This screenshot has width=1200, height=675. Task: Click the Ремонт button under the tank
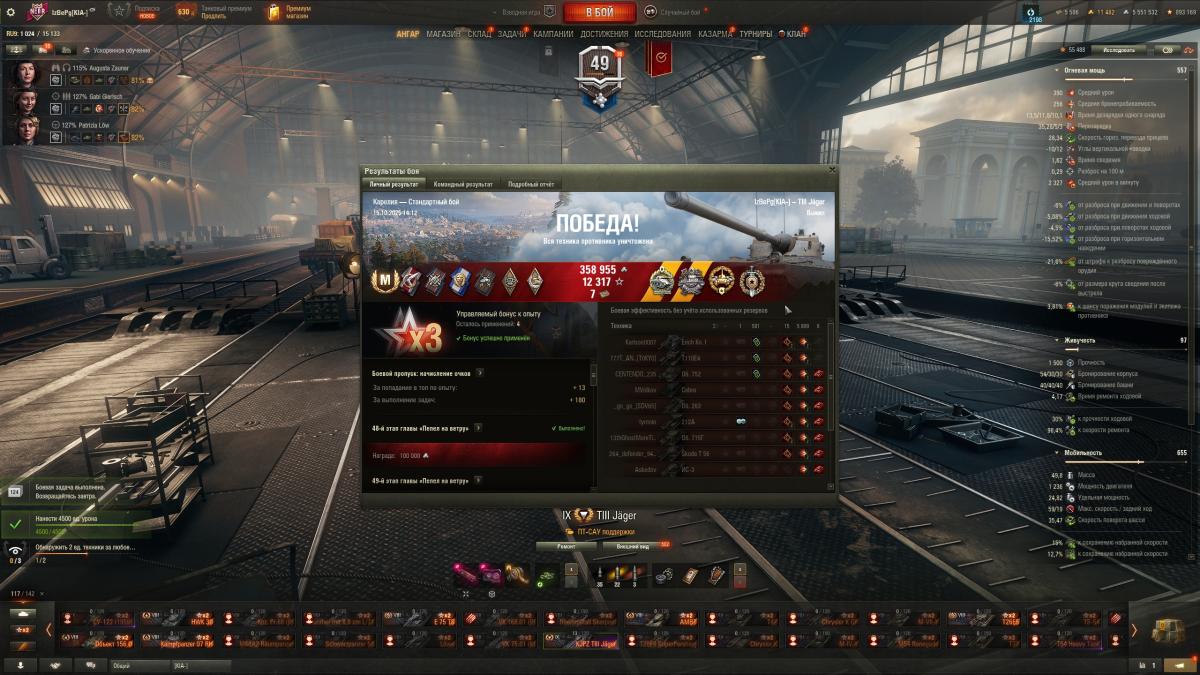tap(566, 546)
